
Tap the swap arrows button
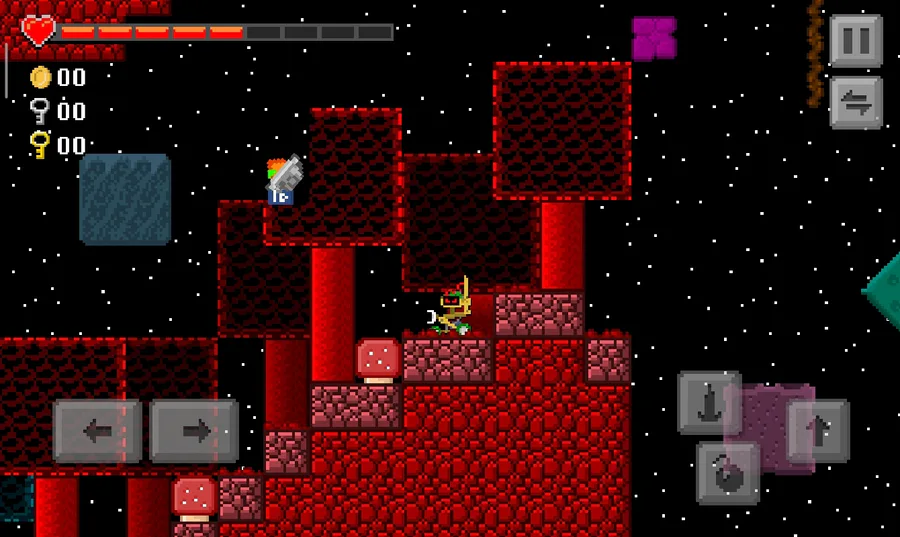tap(856, 102)
